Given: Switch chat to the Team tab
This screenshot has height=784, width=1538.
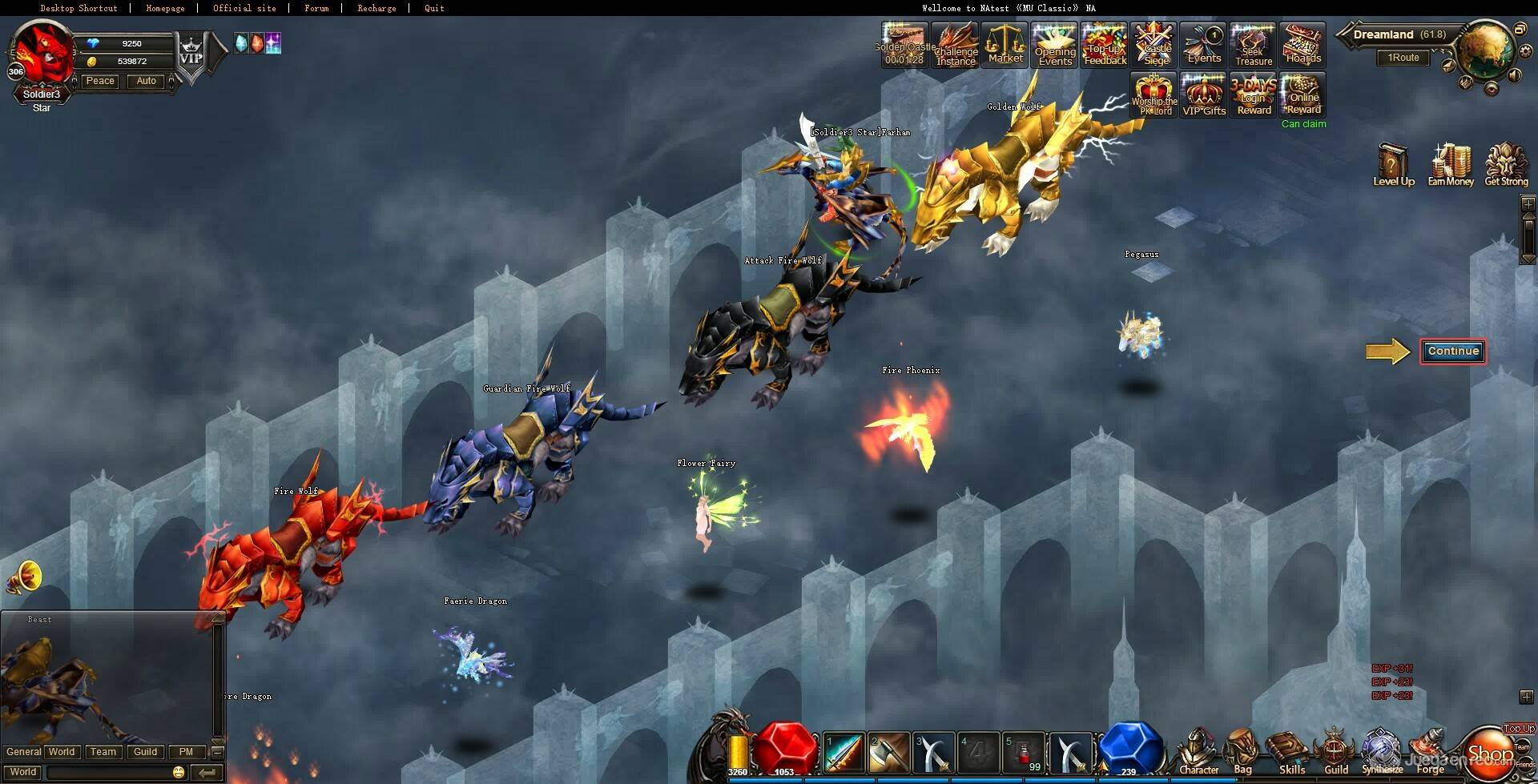Looking at the screenshot, I should click(103, 752).
